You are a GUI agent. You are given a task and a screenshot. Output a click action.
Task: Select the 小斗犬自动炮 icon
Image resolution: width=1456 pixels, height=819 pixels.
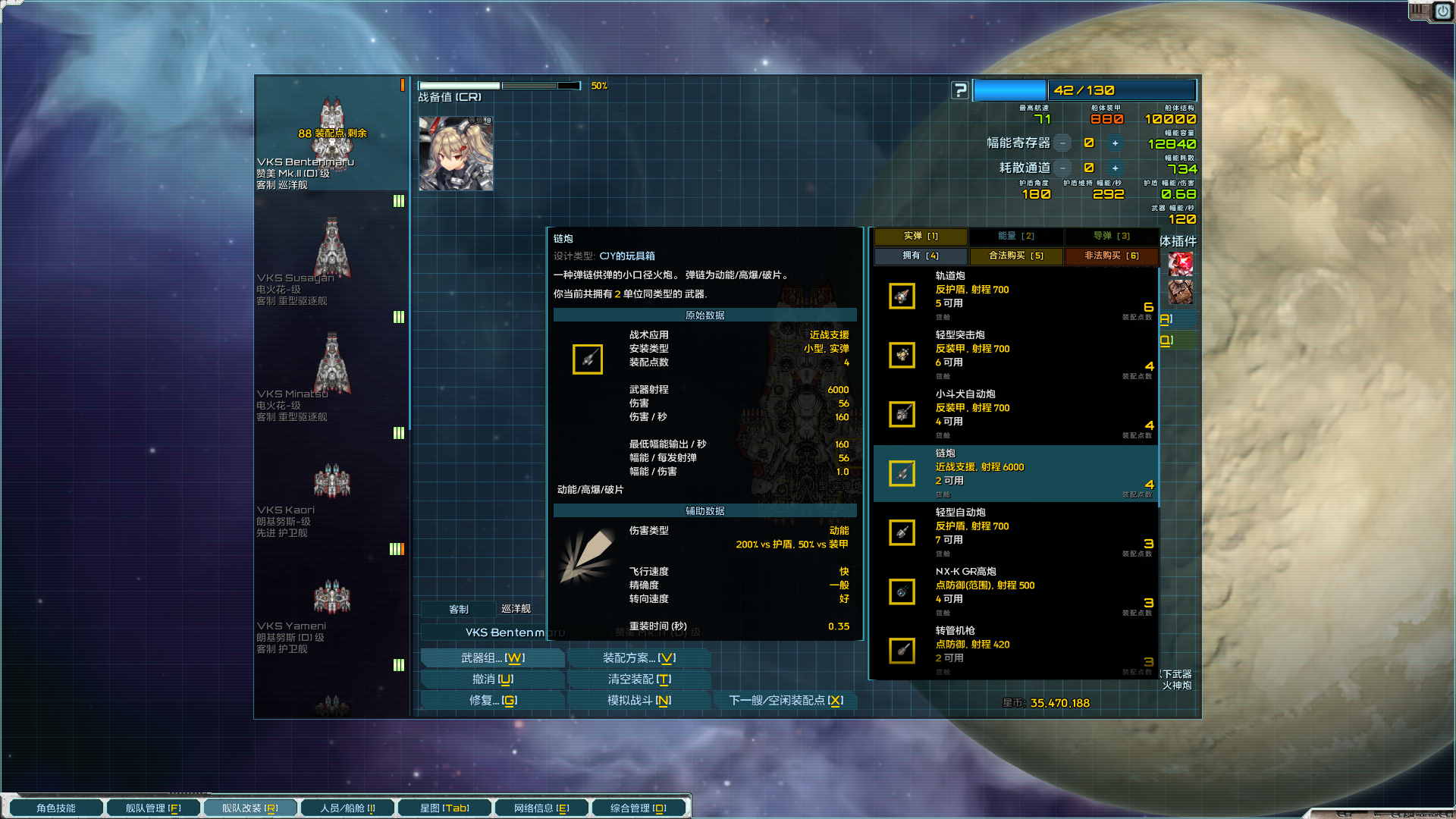tap(902, 415)
